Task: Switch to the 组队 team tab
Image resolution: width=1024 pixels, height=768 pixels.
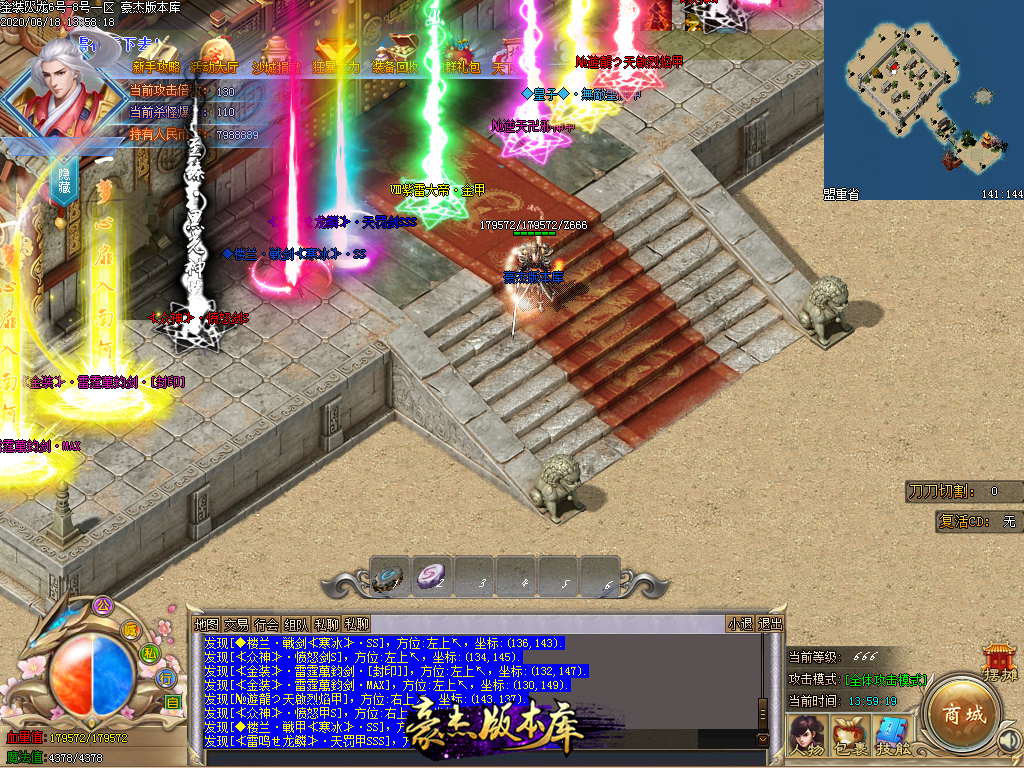Action: pos(296,624)
